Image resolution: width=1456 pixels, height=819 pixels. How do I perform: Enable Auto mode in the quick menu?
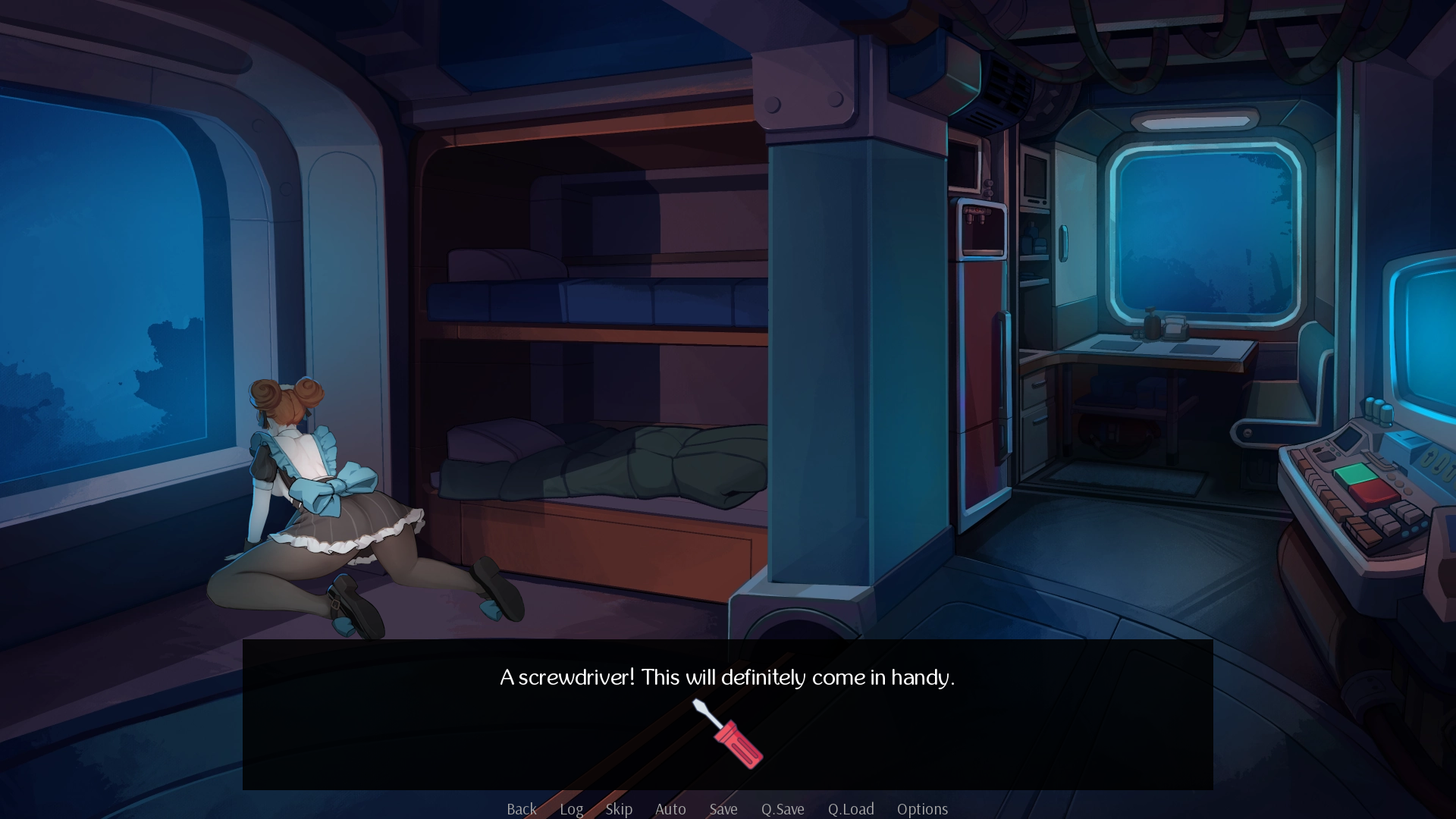[670, 809]
